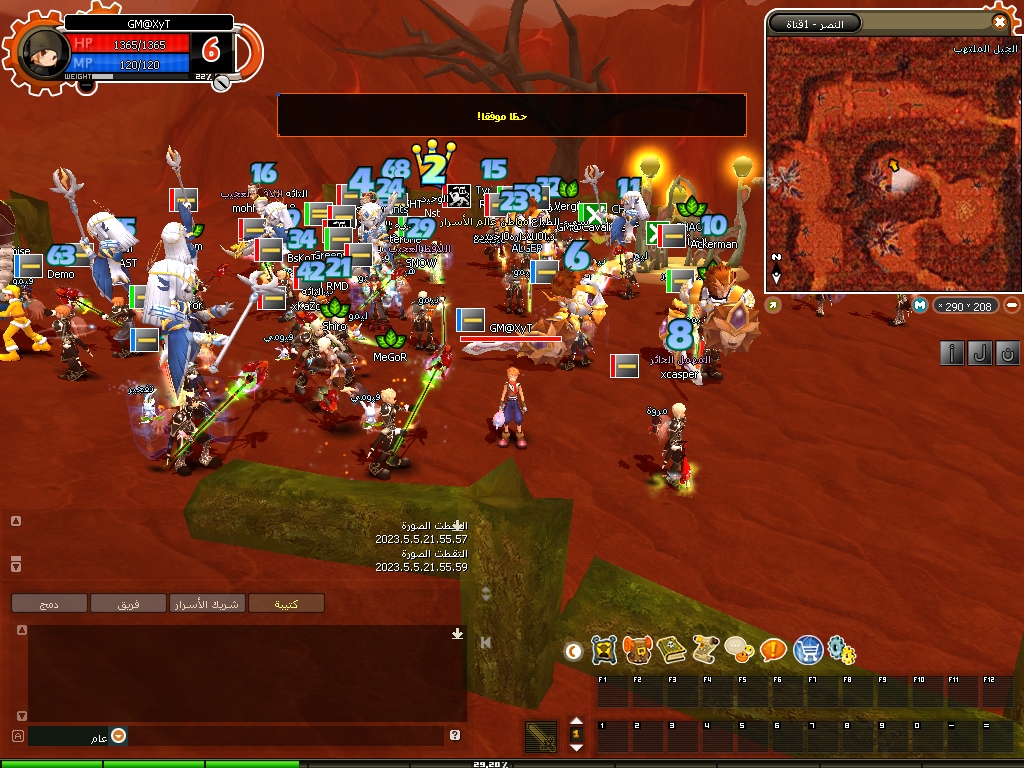Open the blue shopping cart store
This screenshot has height=768, width=1024.
pyautogui.click(x=808, y=651)
